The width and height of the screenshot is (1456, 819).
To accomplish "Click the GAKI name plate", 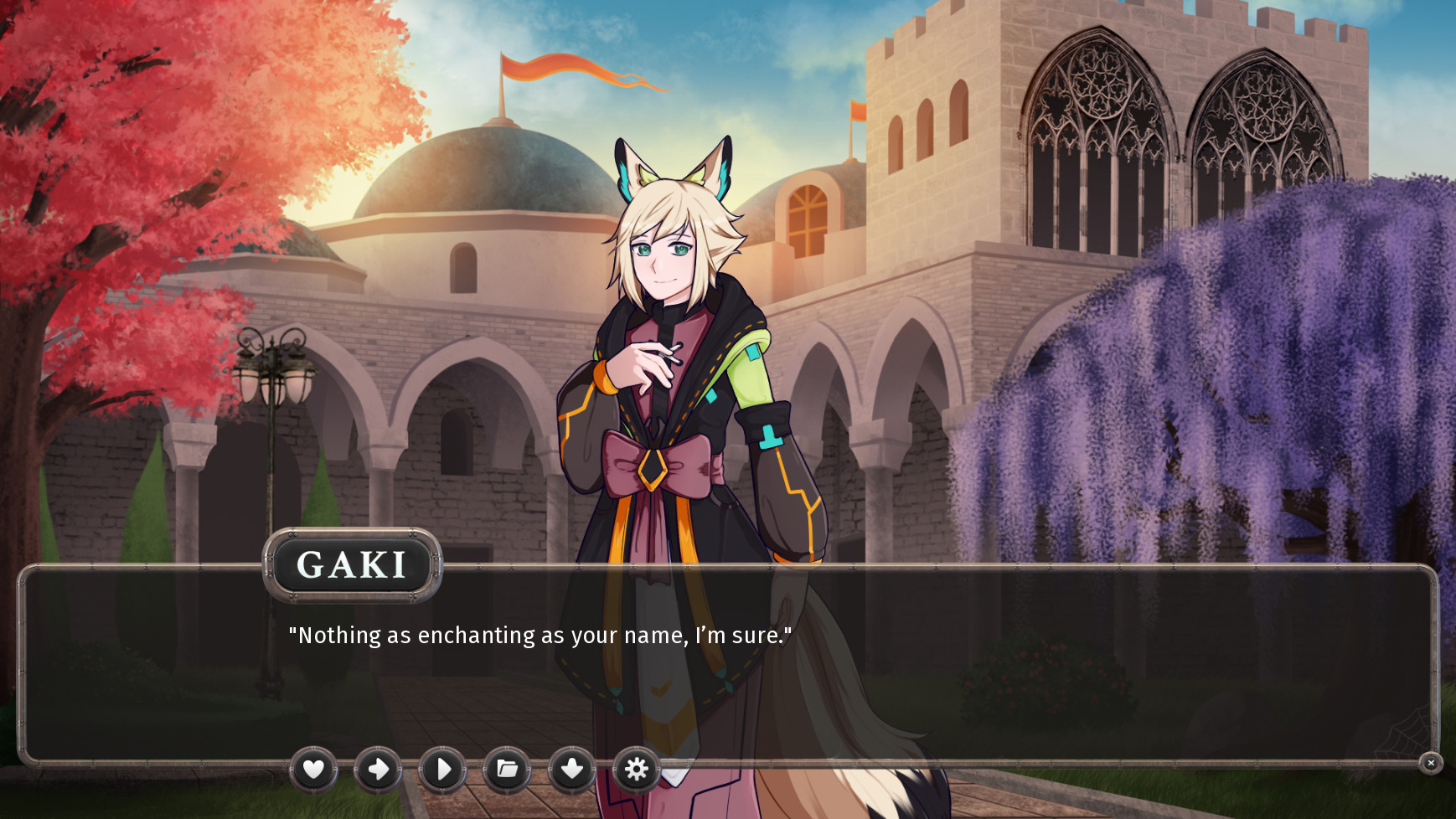I will [354, 564].
